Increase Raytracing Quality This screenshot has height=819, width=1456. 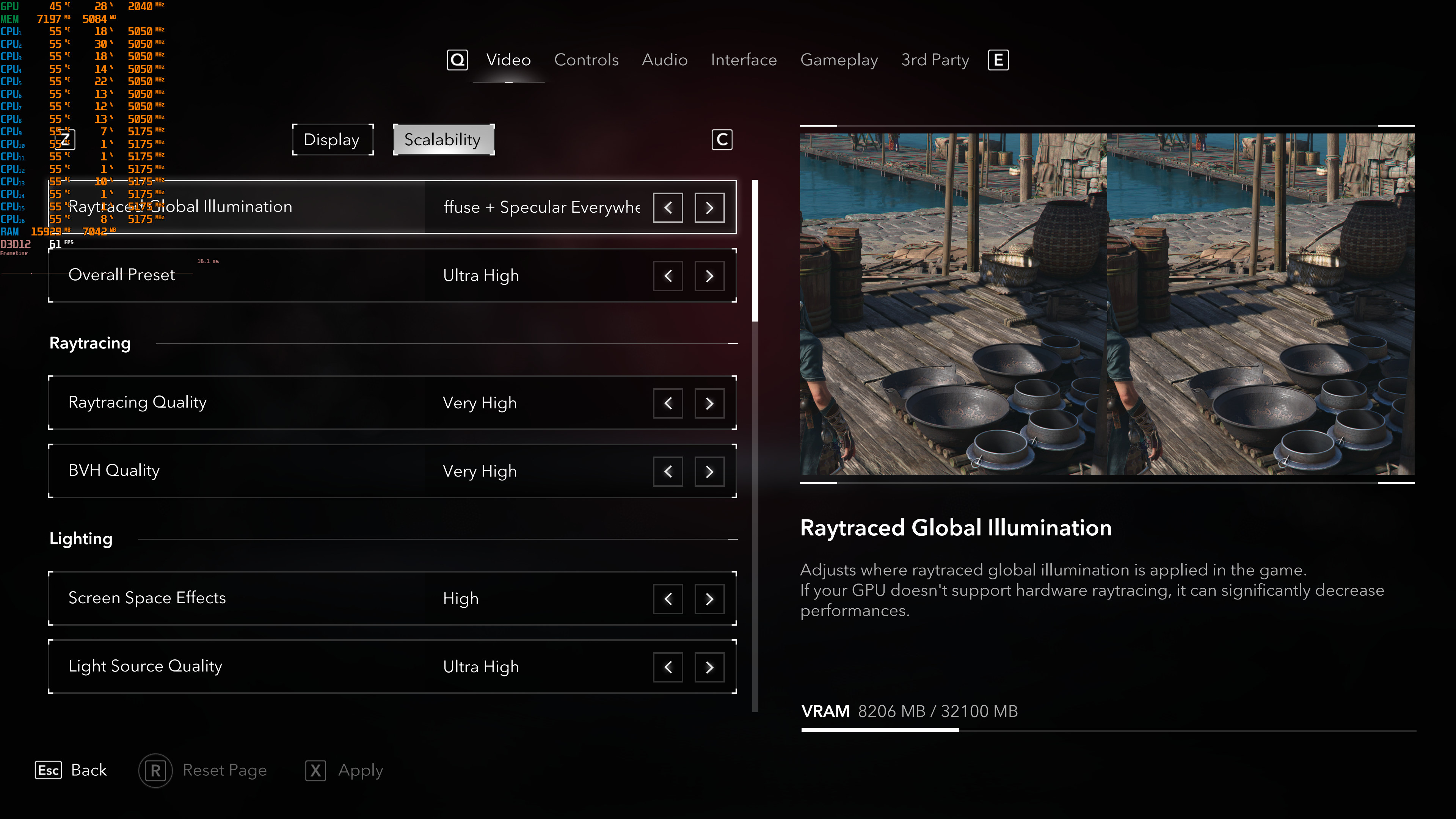[709, 403]
